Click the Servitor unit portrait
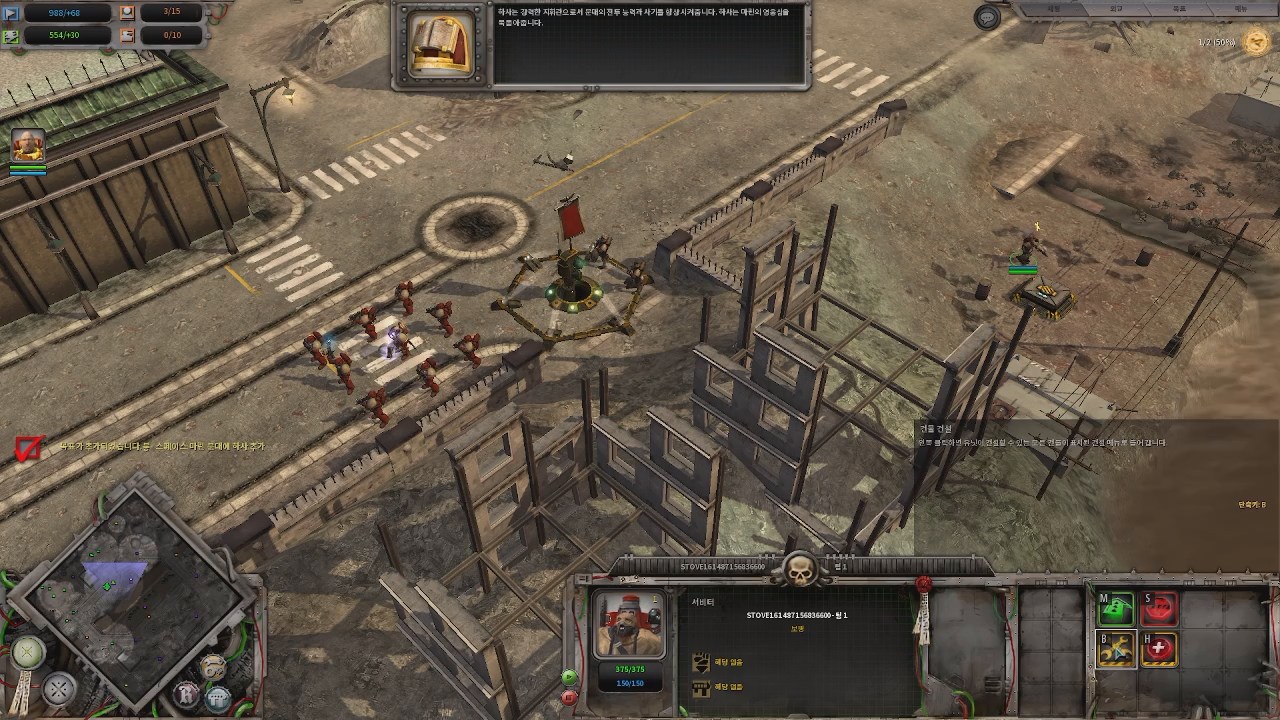The image size is (1280, 720). (x=629, y=624)
